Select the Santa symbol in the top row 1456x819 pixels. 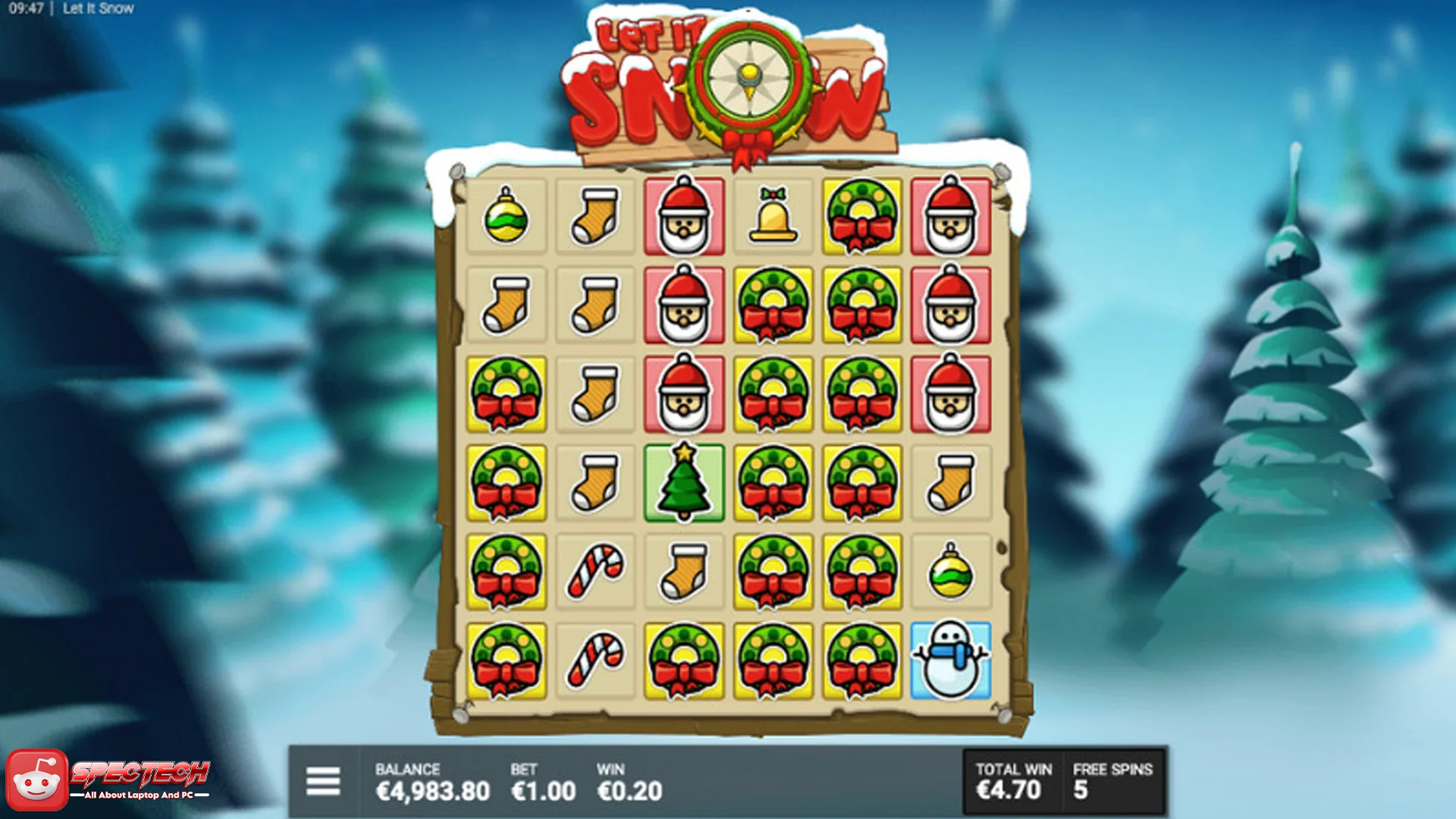point(683,220)
